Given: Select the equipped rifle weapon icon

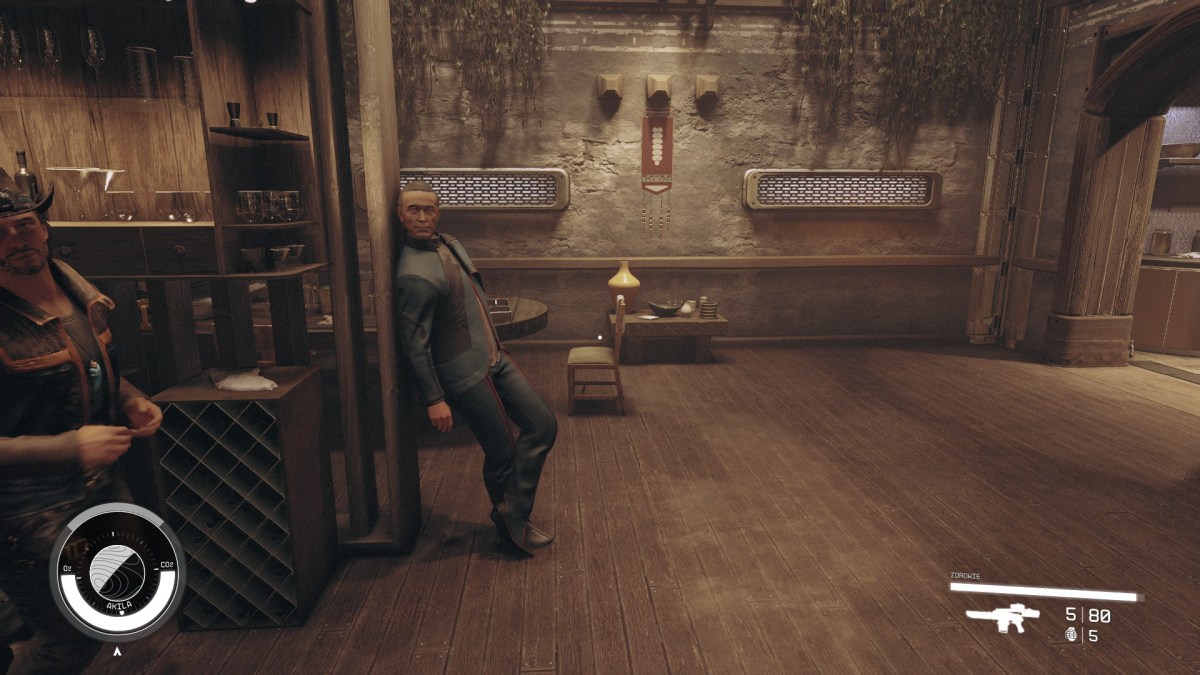Looking at the screenshot, I should click(1002, 618).
